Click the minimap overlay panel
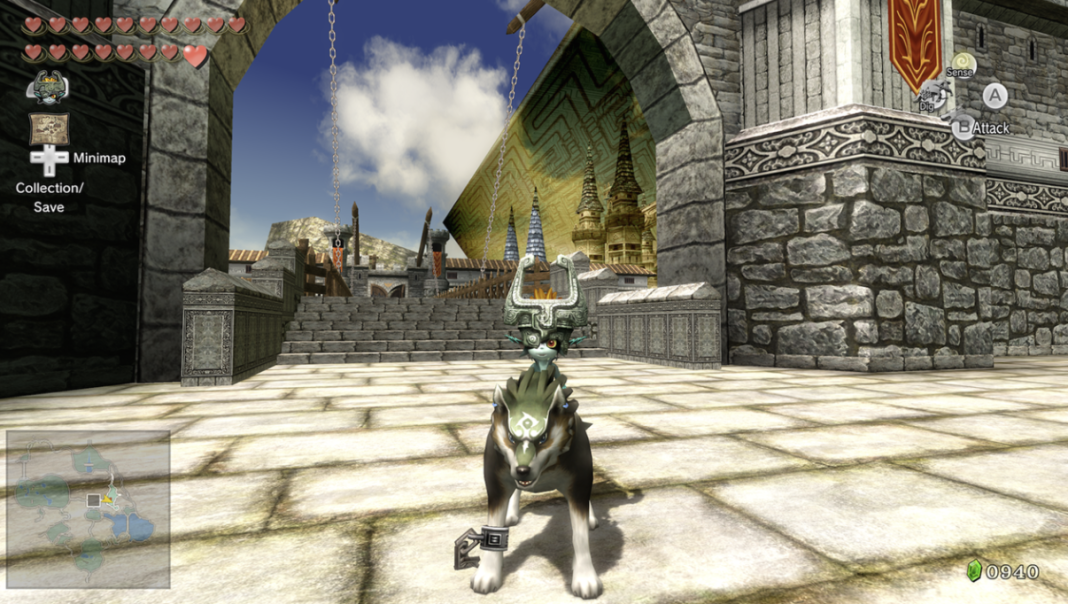Image resolution: width=1068 pixels, height=604 pixels. 88,508
